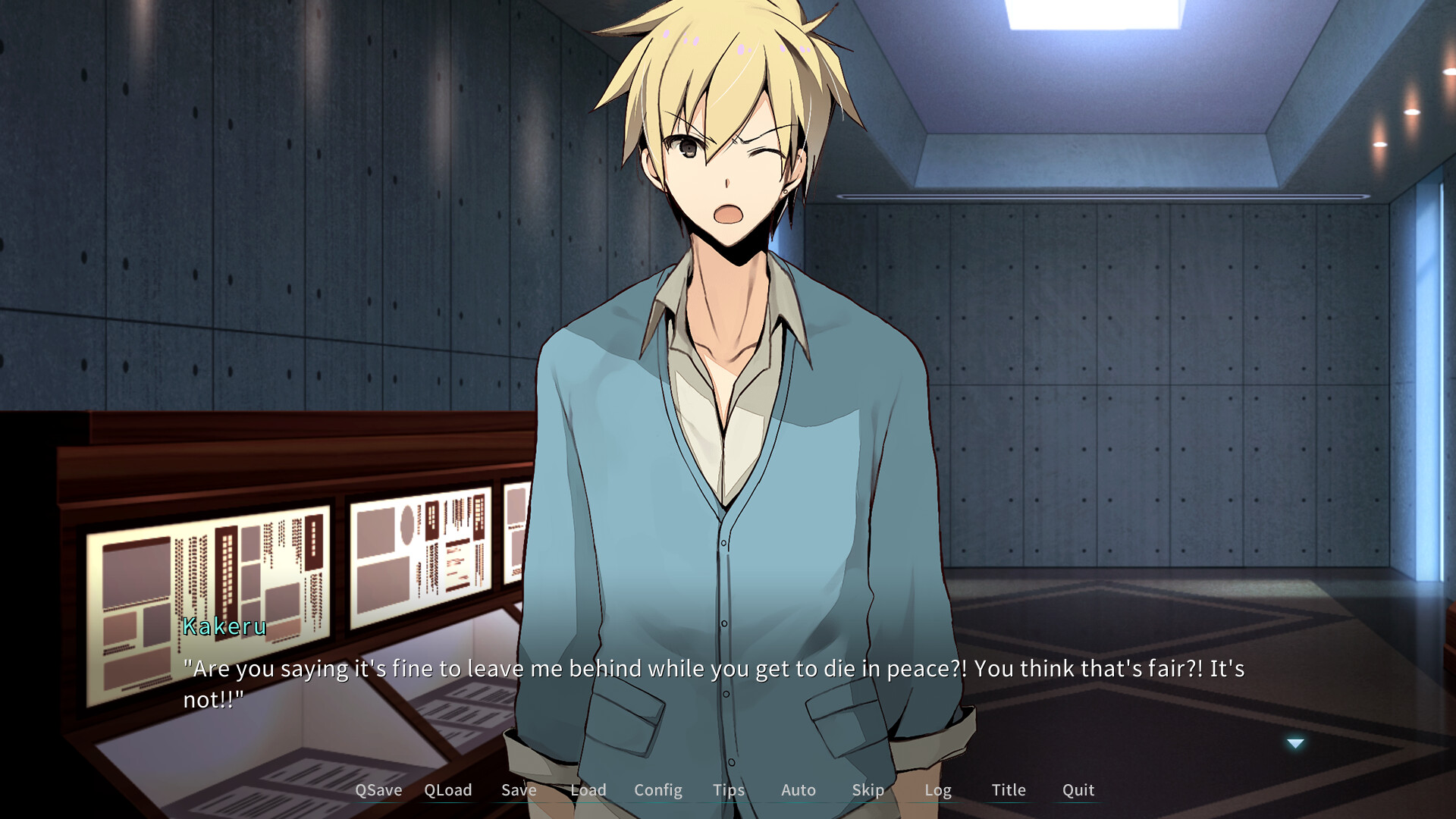This screenshot has height=819, width=1456.
Task: Return to the Title screen
Action: 1008,790
